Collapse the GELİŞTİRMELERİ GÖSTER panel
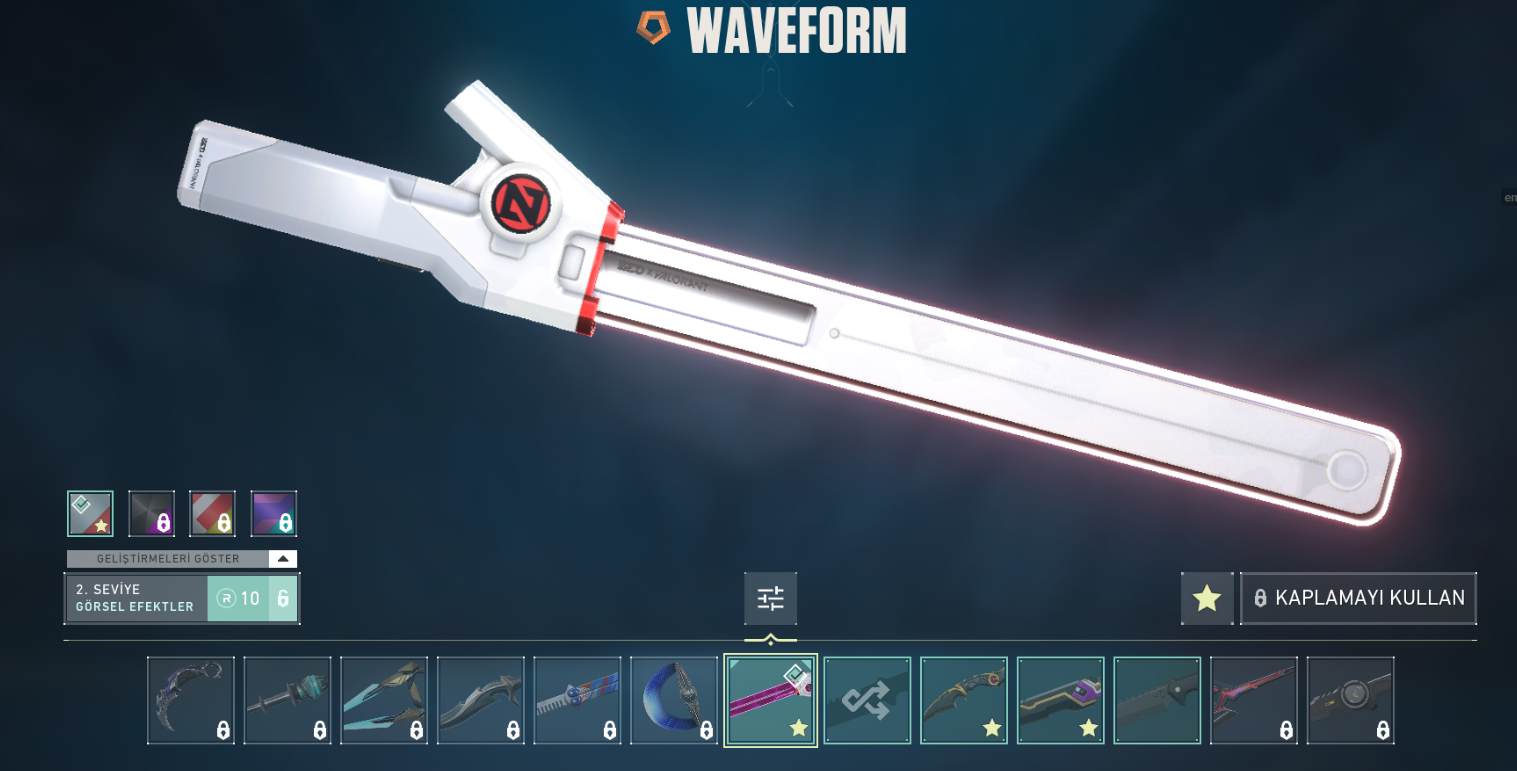 pyautogui.click(x=283, y=559)
